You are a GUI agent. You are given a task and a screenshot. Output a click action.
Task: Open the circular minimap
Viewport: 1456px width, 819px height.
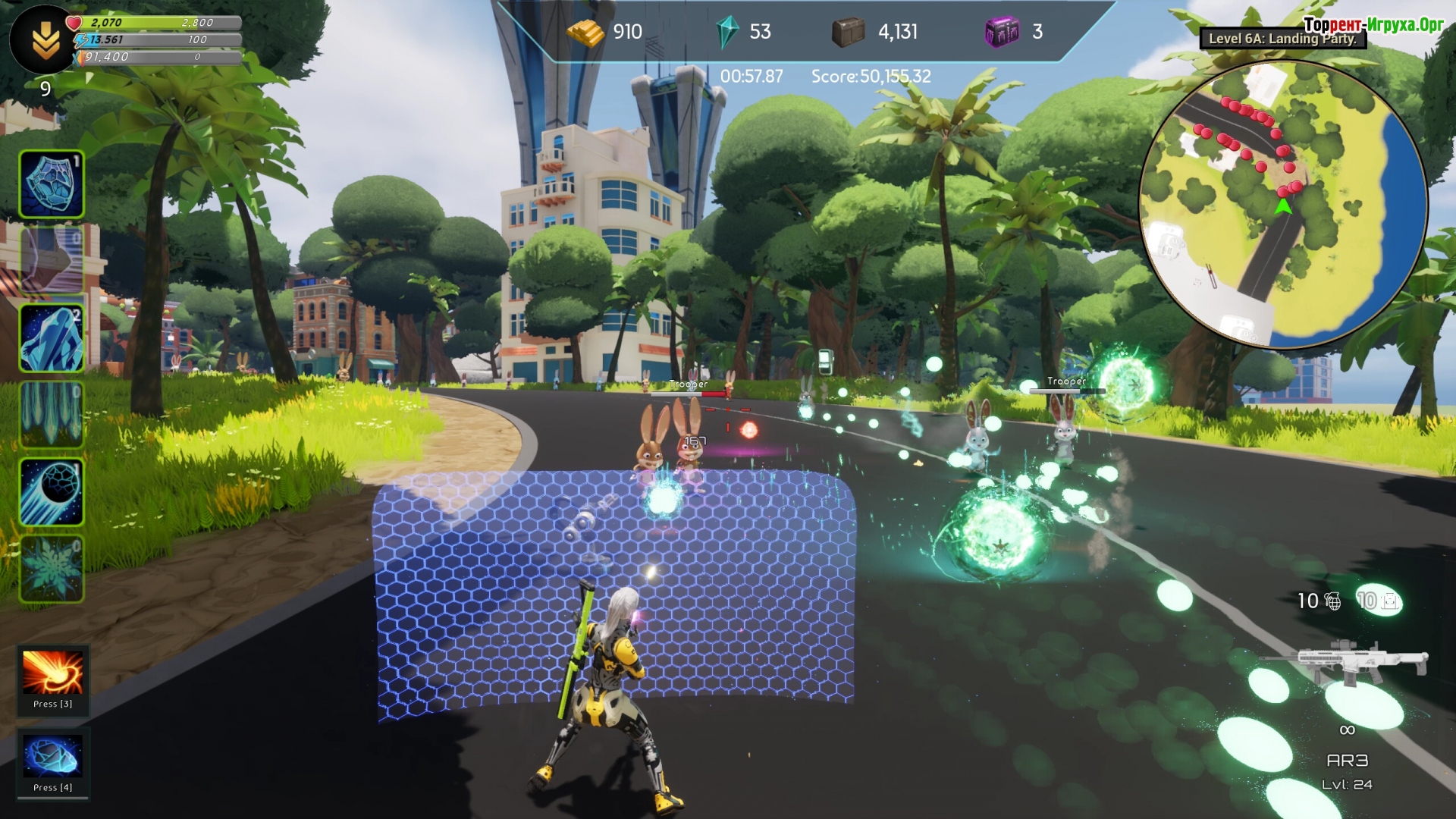[1283, 205]
